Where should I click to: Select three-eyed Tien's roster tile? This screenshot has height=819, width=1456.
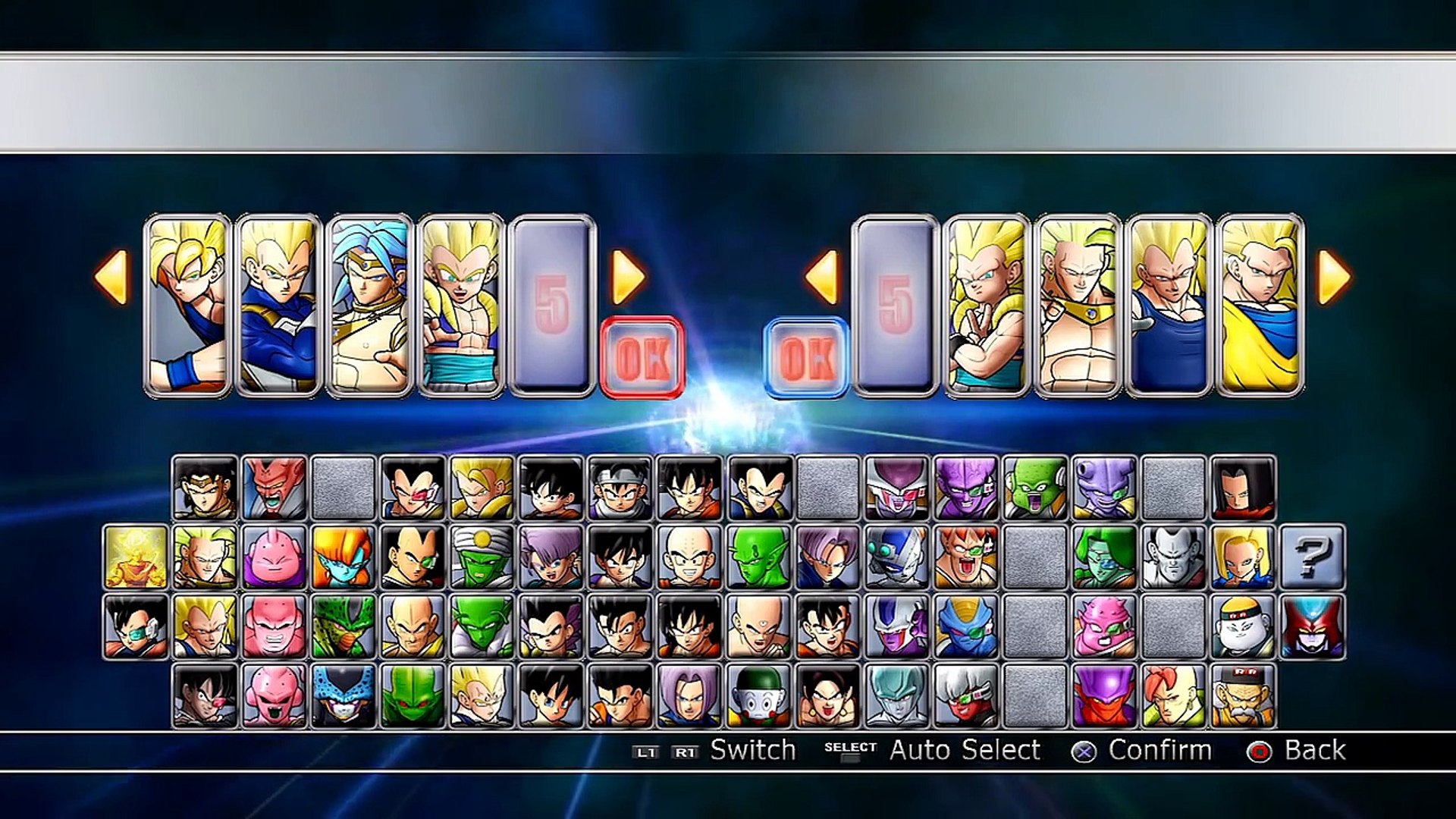[758, 626]
